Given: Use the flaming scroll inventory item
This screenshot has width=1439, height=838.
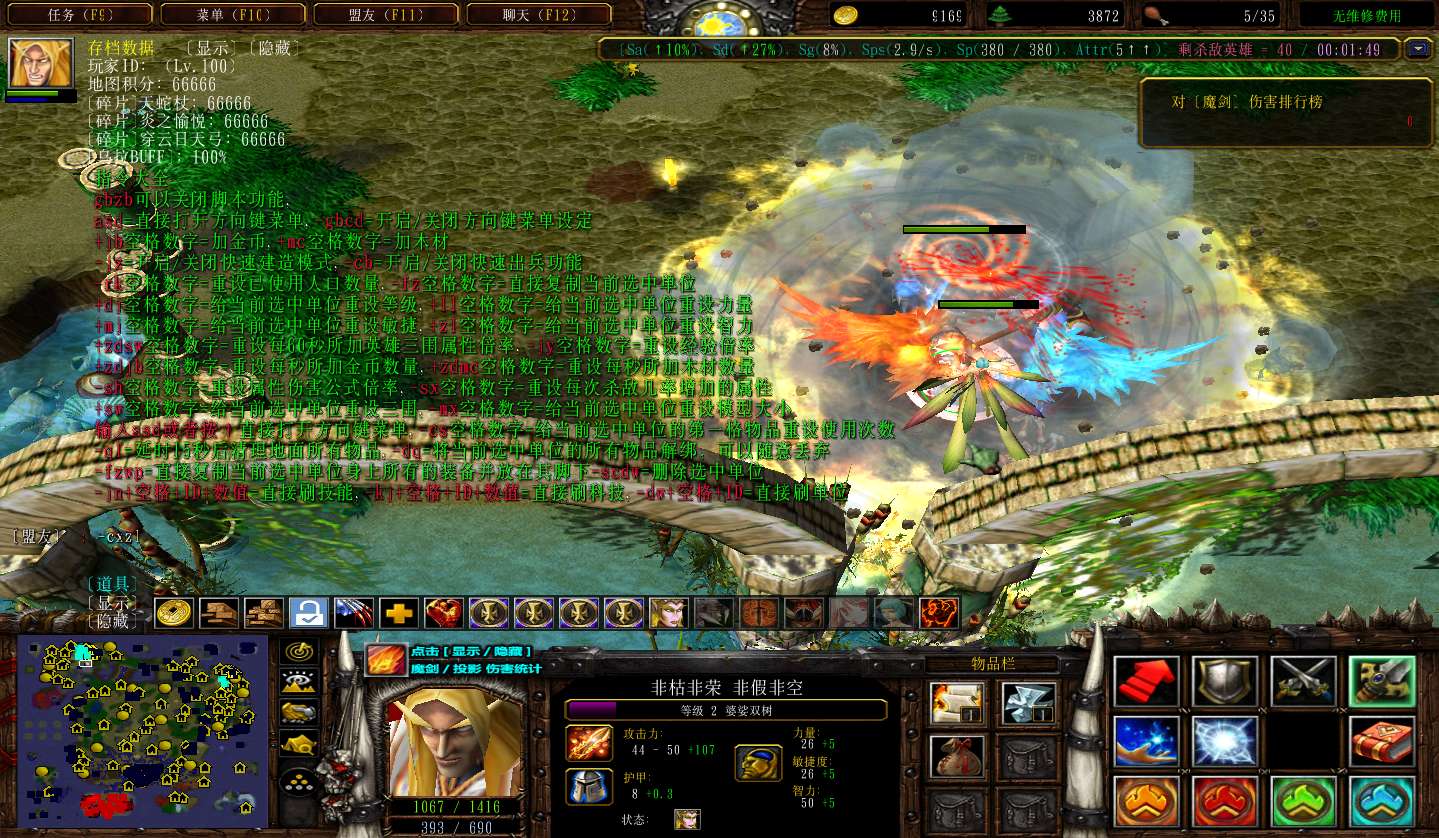Looking at the screenshot, I should (x=956, y=704).
